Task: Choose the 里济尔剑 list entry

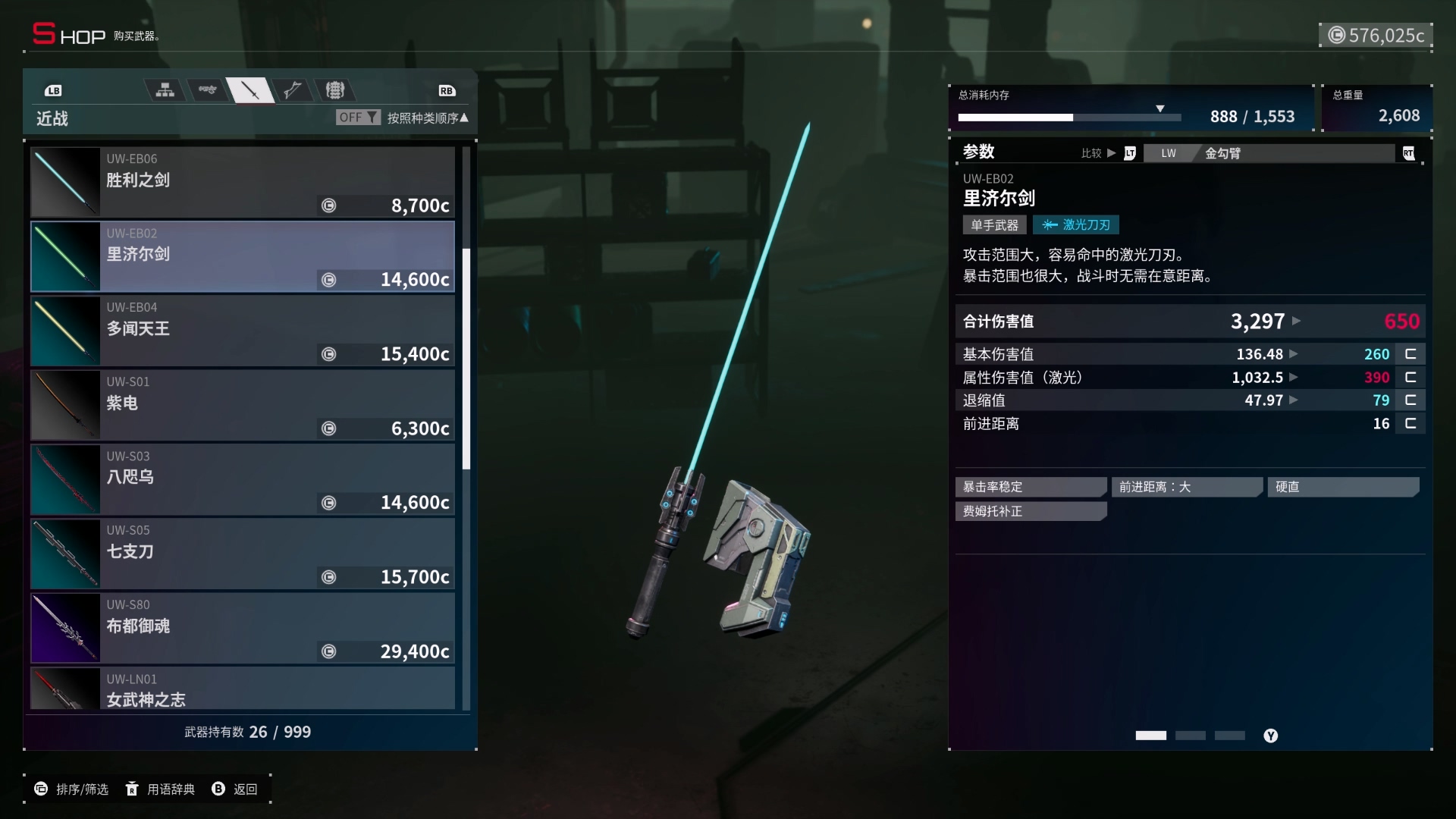Action: point(243,256)
